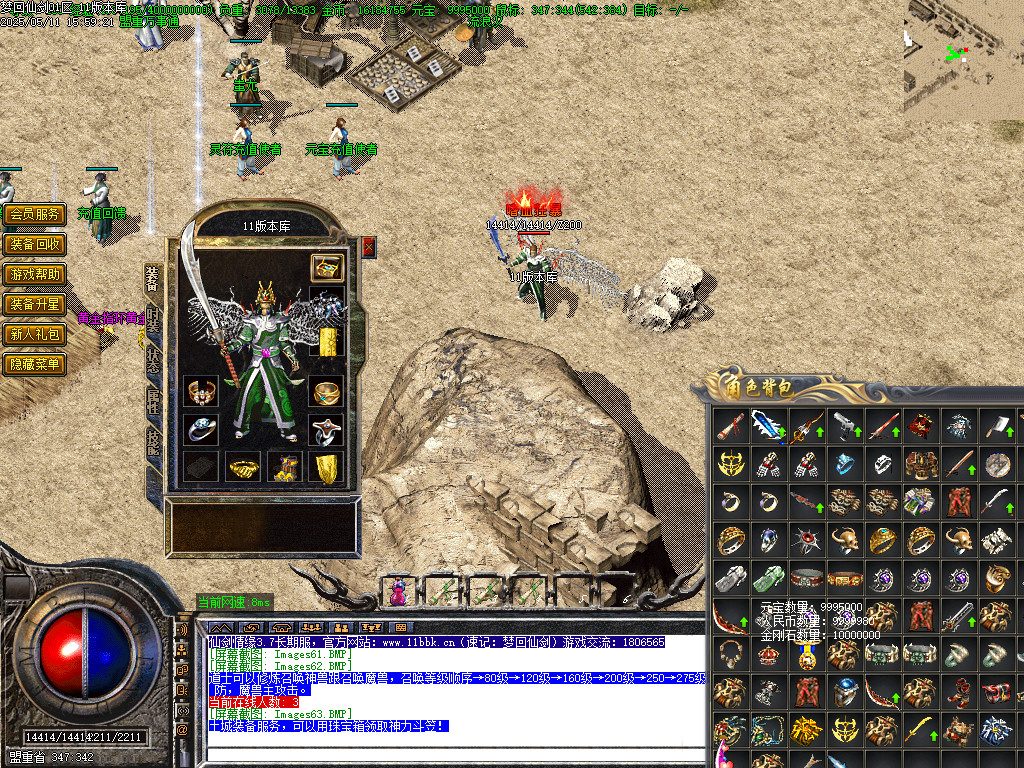Image resolution: width=1024 pixels, height=768 pixels.
Task: Switch to the 时装 fashion tab
Action: tap(153, 322)
